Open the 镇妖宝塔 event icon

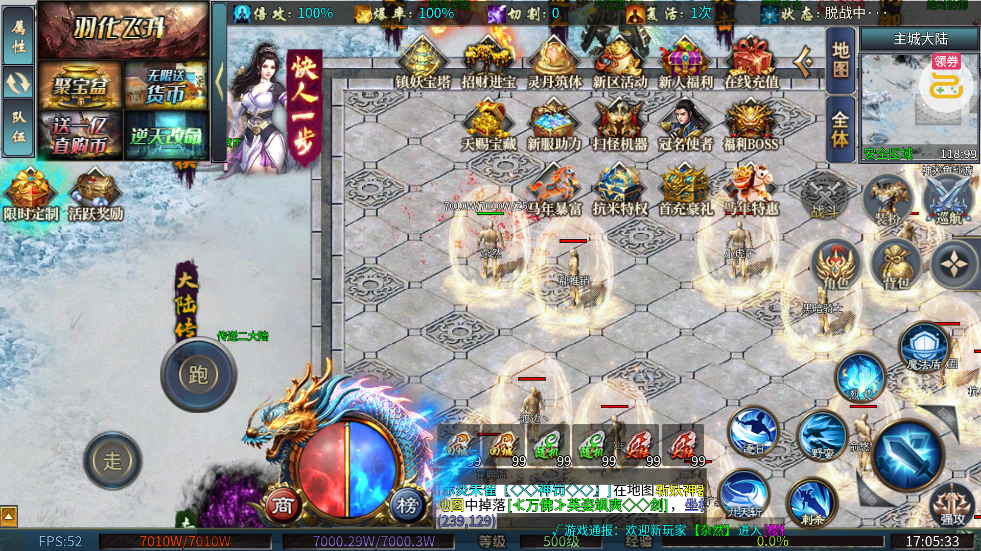pyautogui.click(x=421, y=60)
